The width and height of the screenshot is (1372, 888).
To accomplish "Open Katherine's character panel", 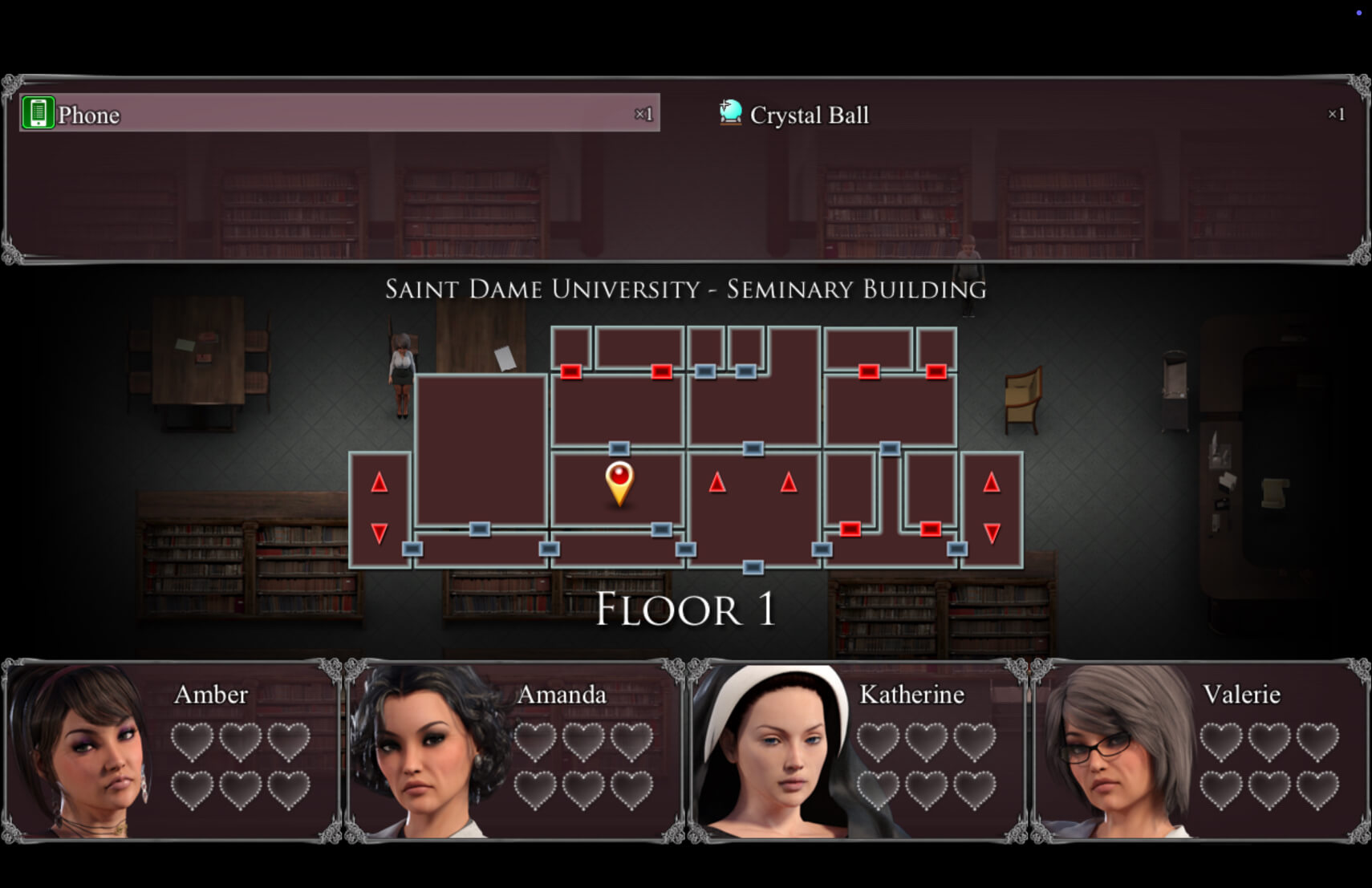I will point(857,751).
